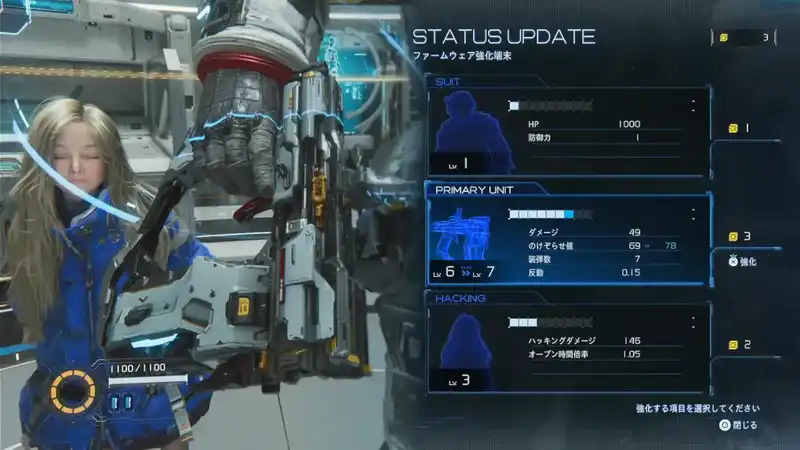Screen dimensions: 800x450
Task: Select the SUIT upgrade panel
Action: 567,131
